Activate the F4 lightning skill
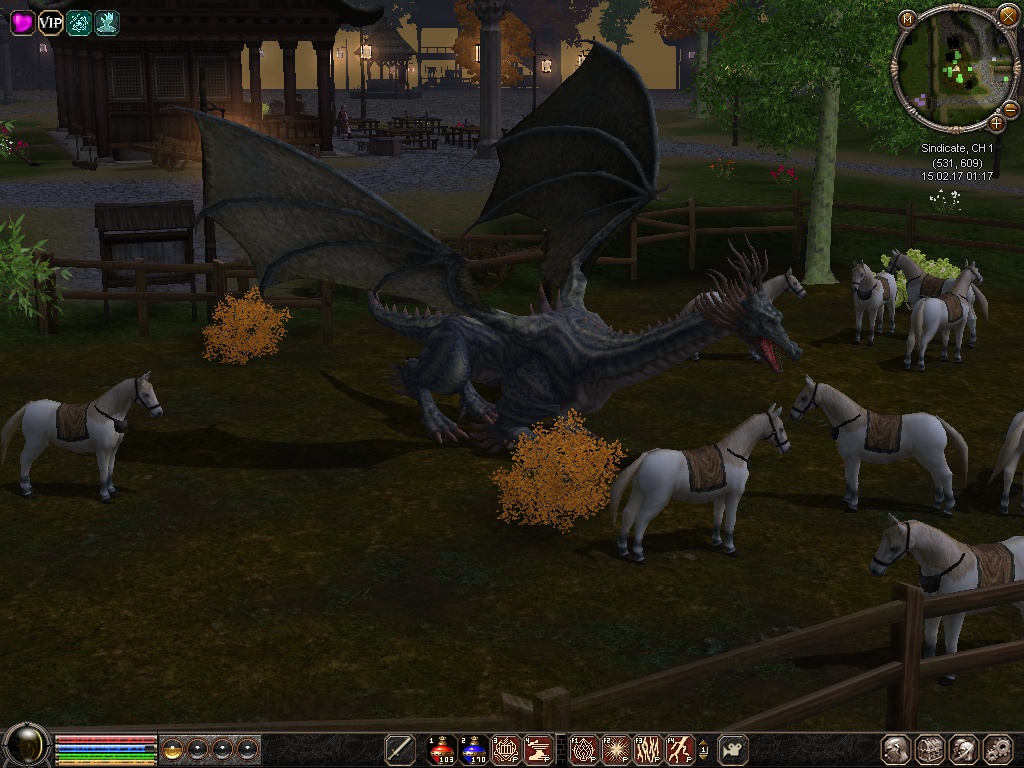This screenshot has height=768, width=1024. click(681, 749)
